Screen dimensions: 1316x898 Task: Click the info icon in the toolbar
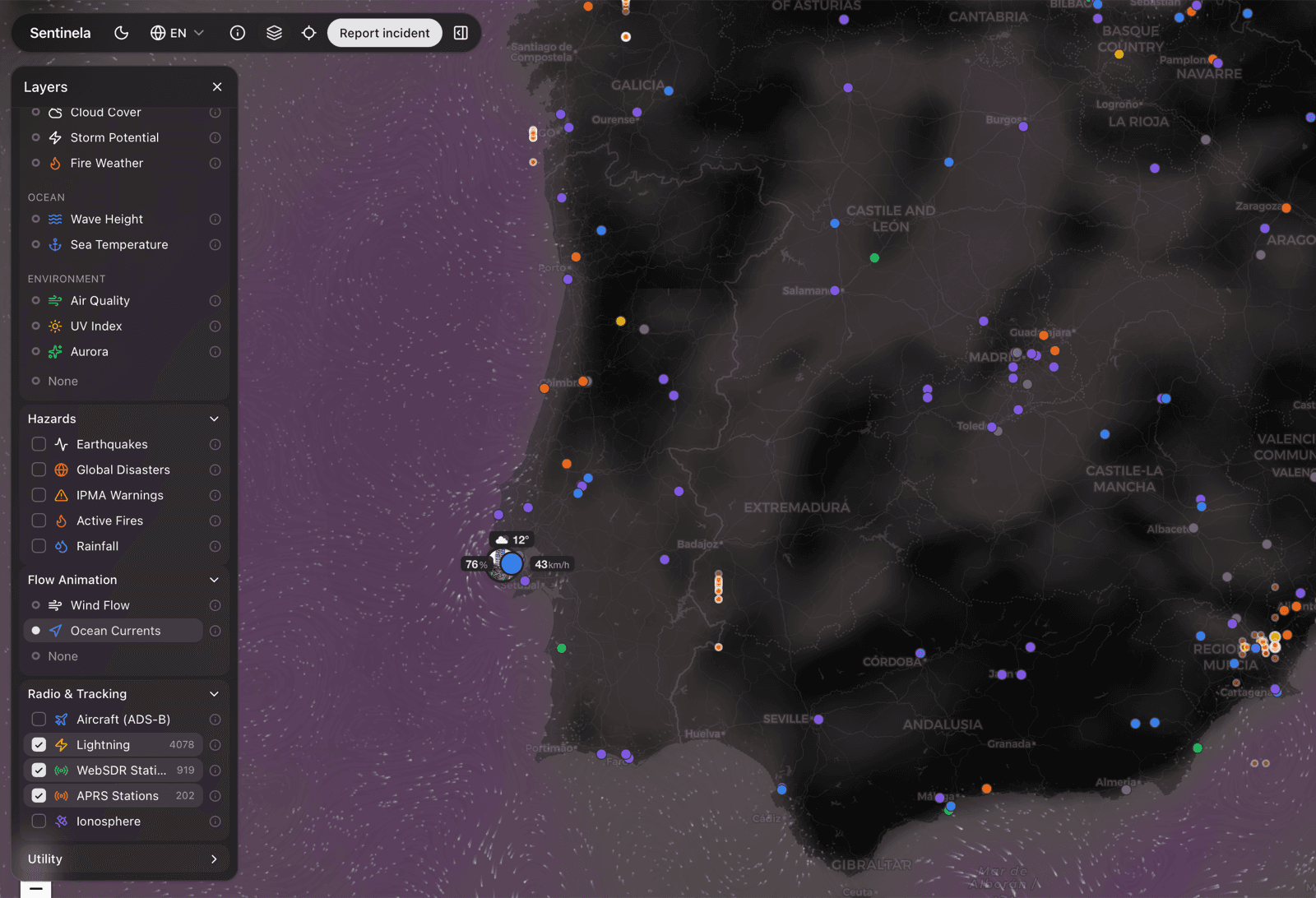(237, 33)
